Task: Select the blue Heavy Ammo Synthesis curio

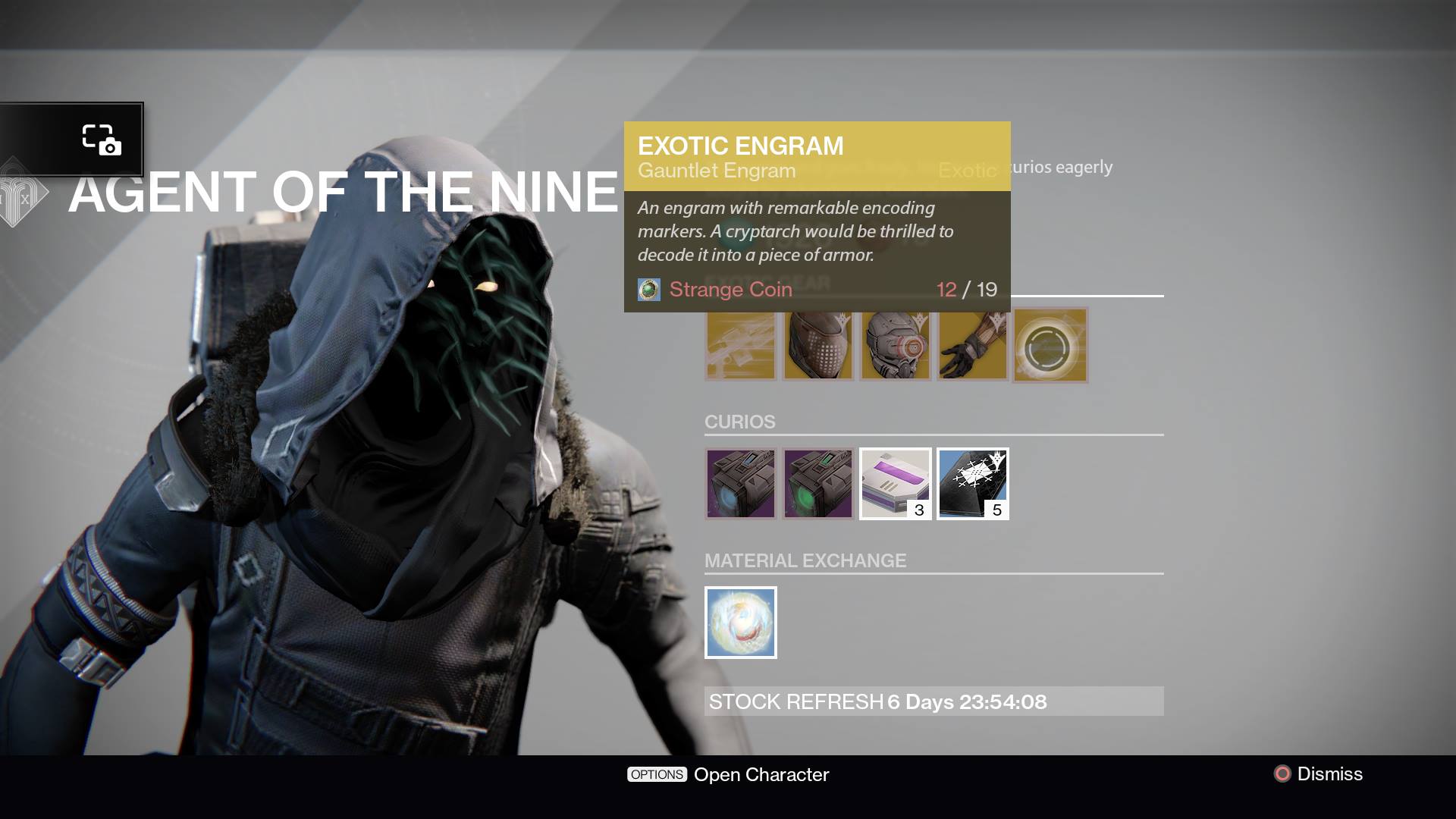Action: click(x=740, y=484)
